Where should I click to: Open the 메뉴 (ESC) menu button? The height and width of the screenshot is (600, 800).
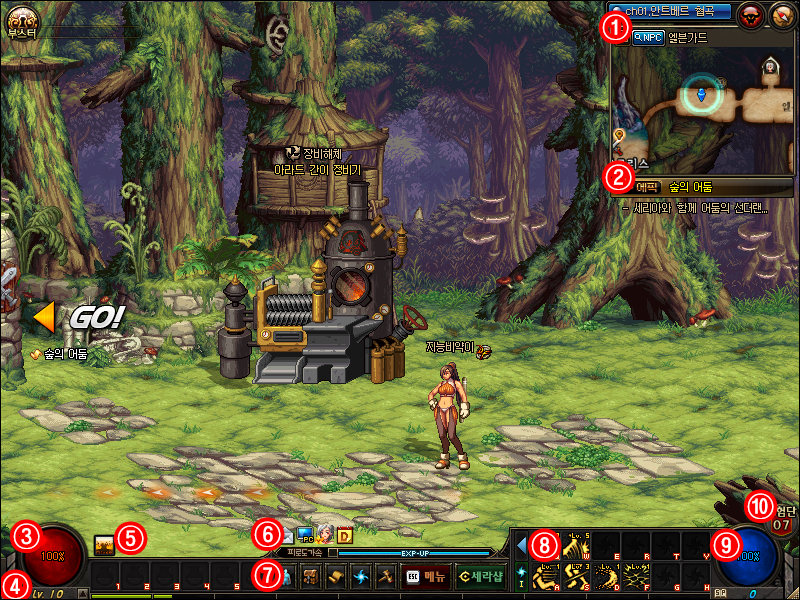(425, 577)
